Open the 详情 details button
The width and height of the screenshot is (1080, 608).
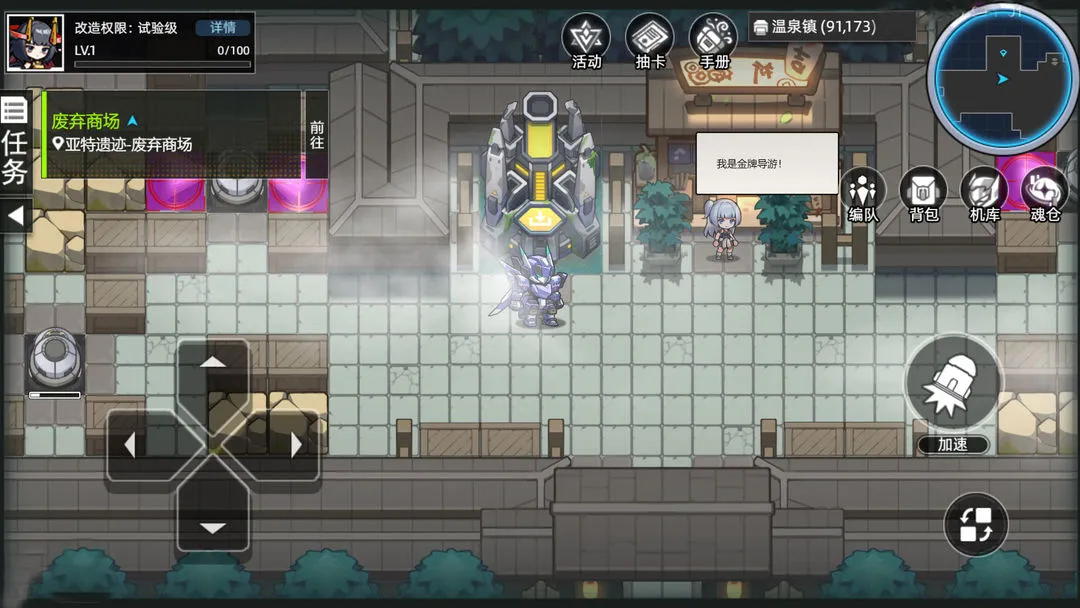pos(223,28)
